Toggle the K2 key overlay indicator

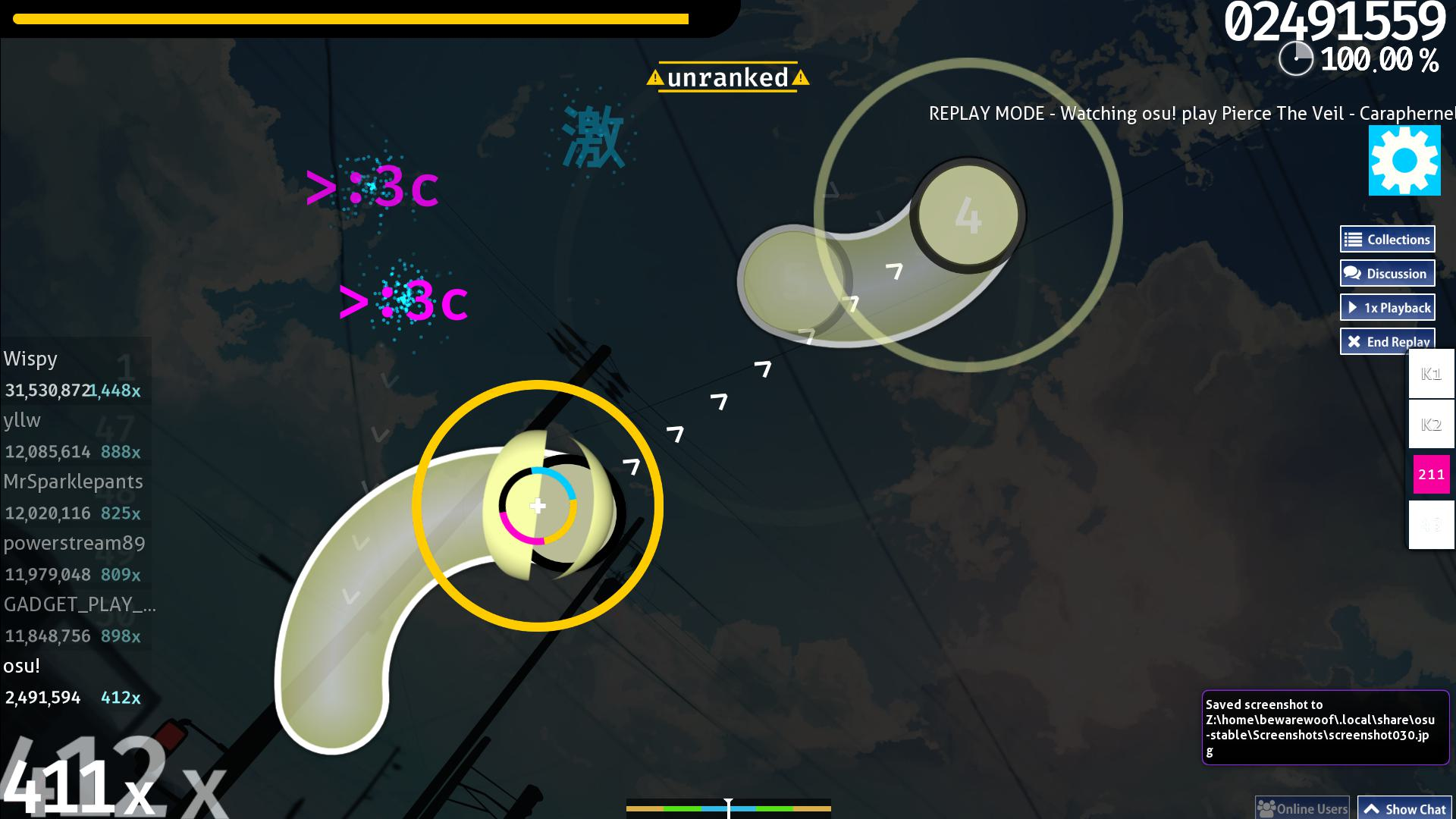click(x=1429, y=425)
